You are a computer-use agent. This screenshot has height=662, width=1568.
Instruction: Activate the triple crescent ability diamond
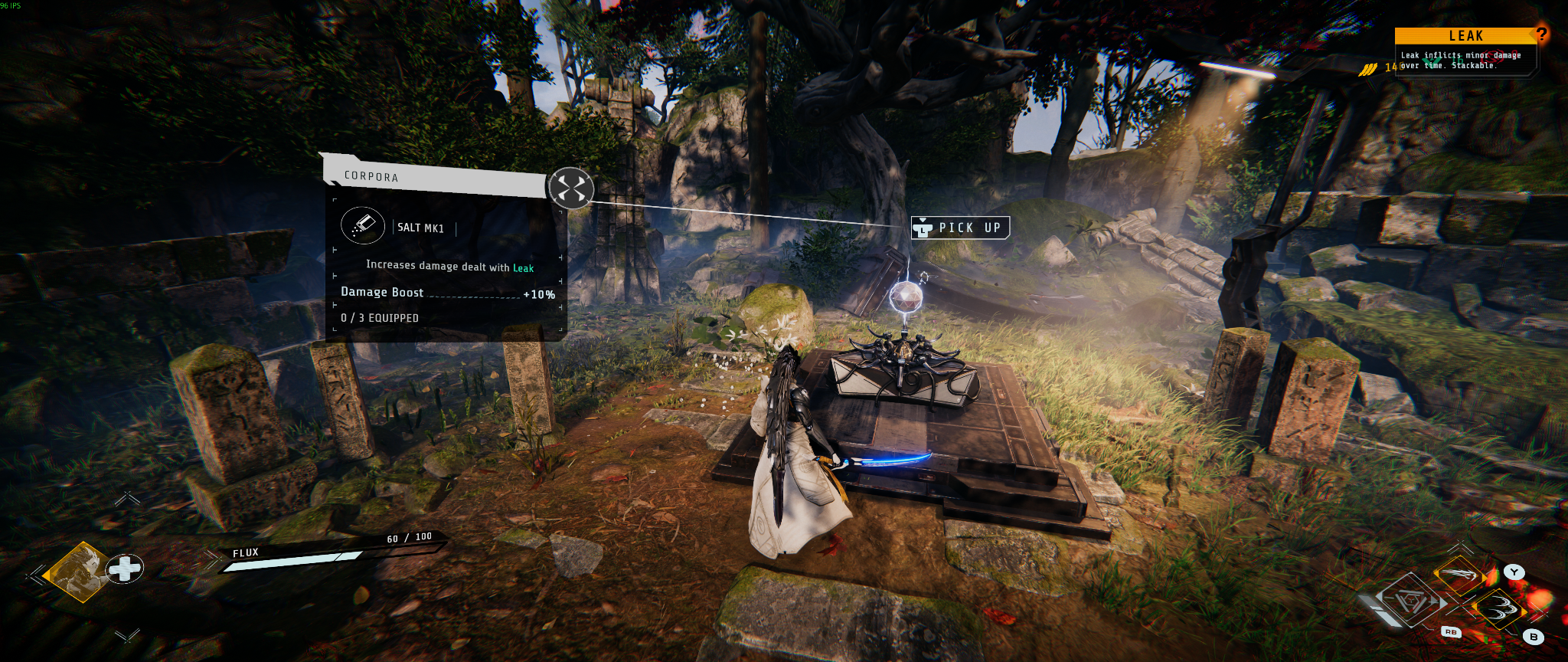pos(1498,611)
